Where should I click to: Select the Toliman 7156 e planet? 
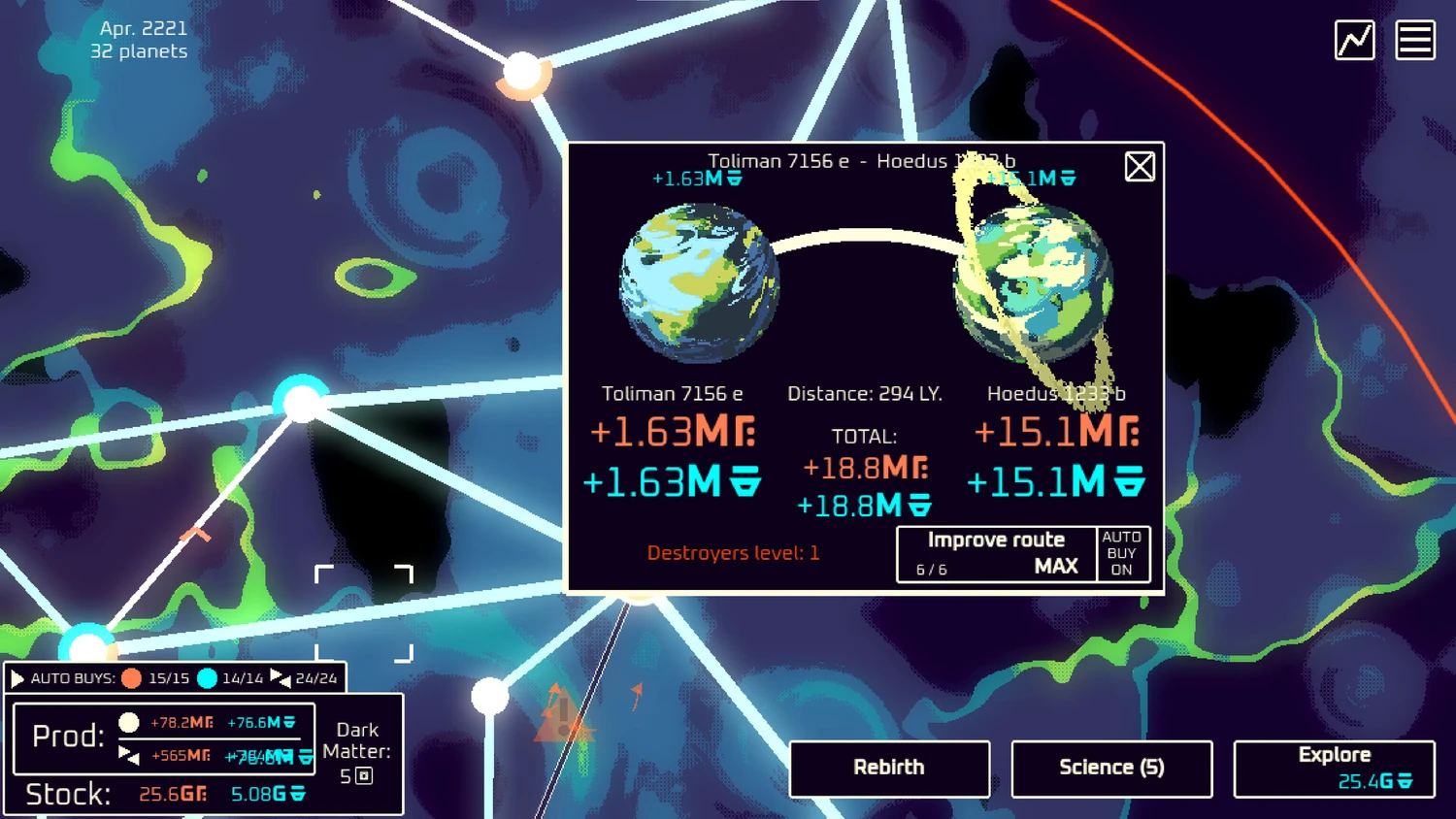pos(699,282)
